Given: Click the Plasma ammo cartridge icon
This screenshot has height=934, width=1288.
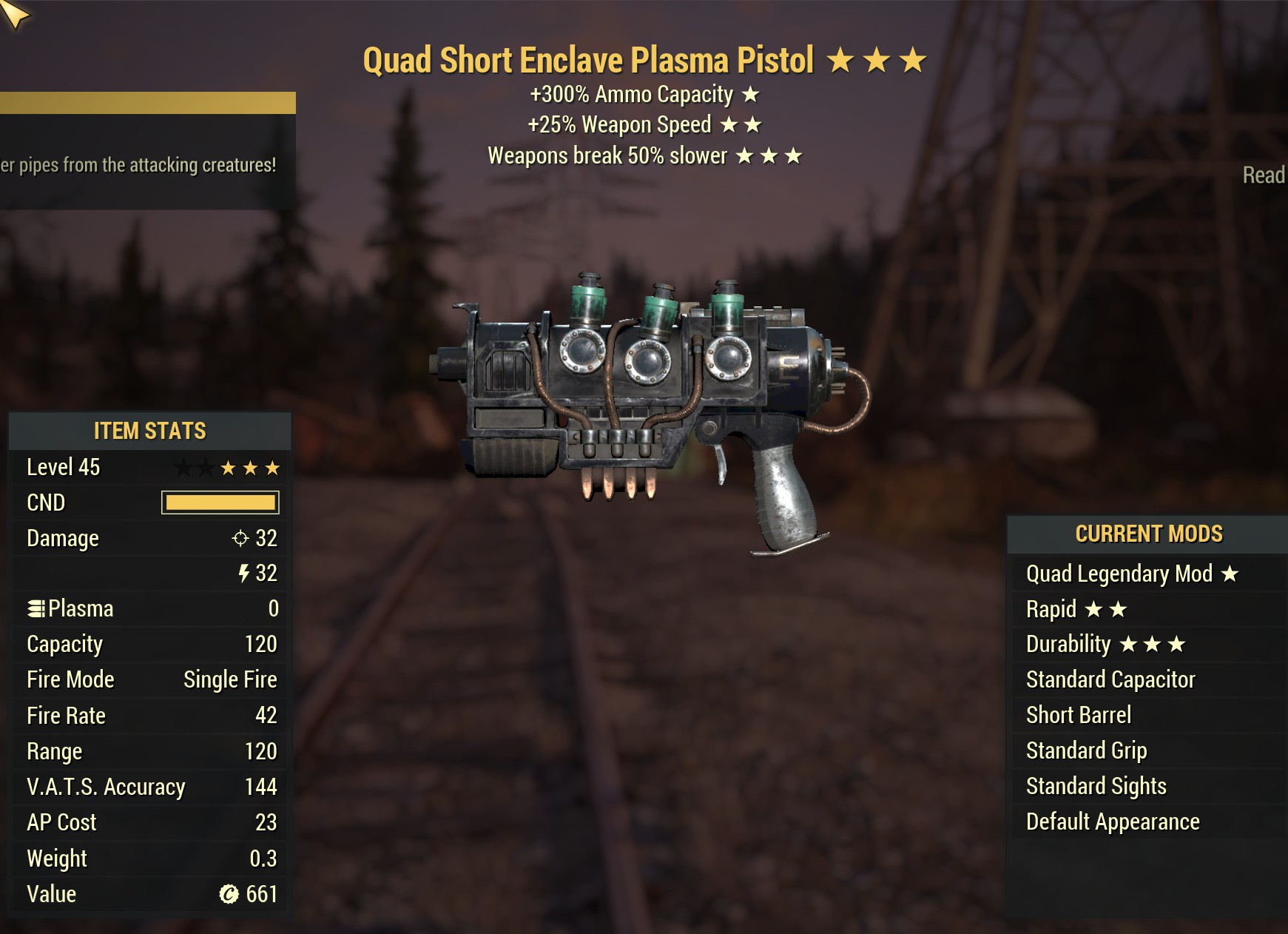Looking at the screenshot, I should tap(36, 608).
